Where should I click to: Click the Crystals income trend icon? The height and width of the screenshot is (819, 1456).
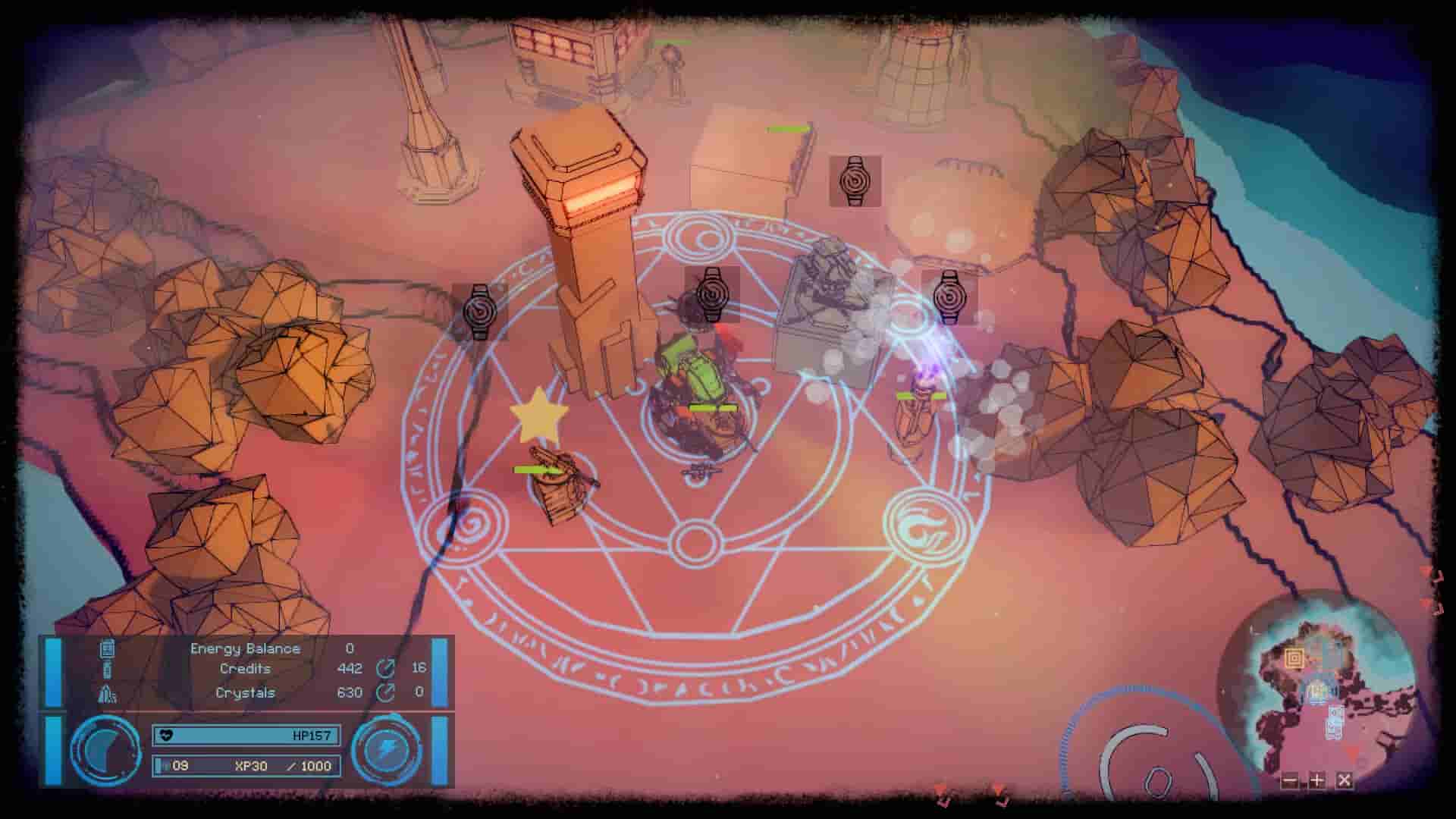385,693
